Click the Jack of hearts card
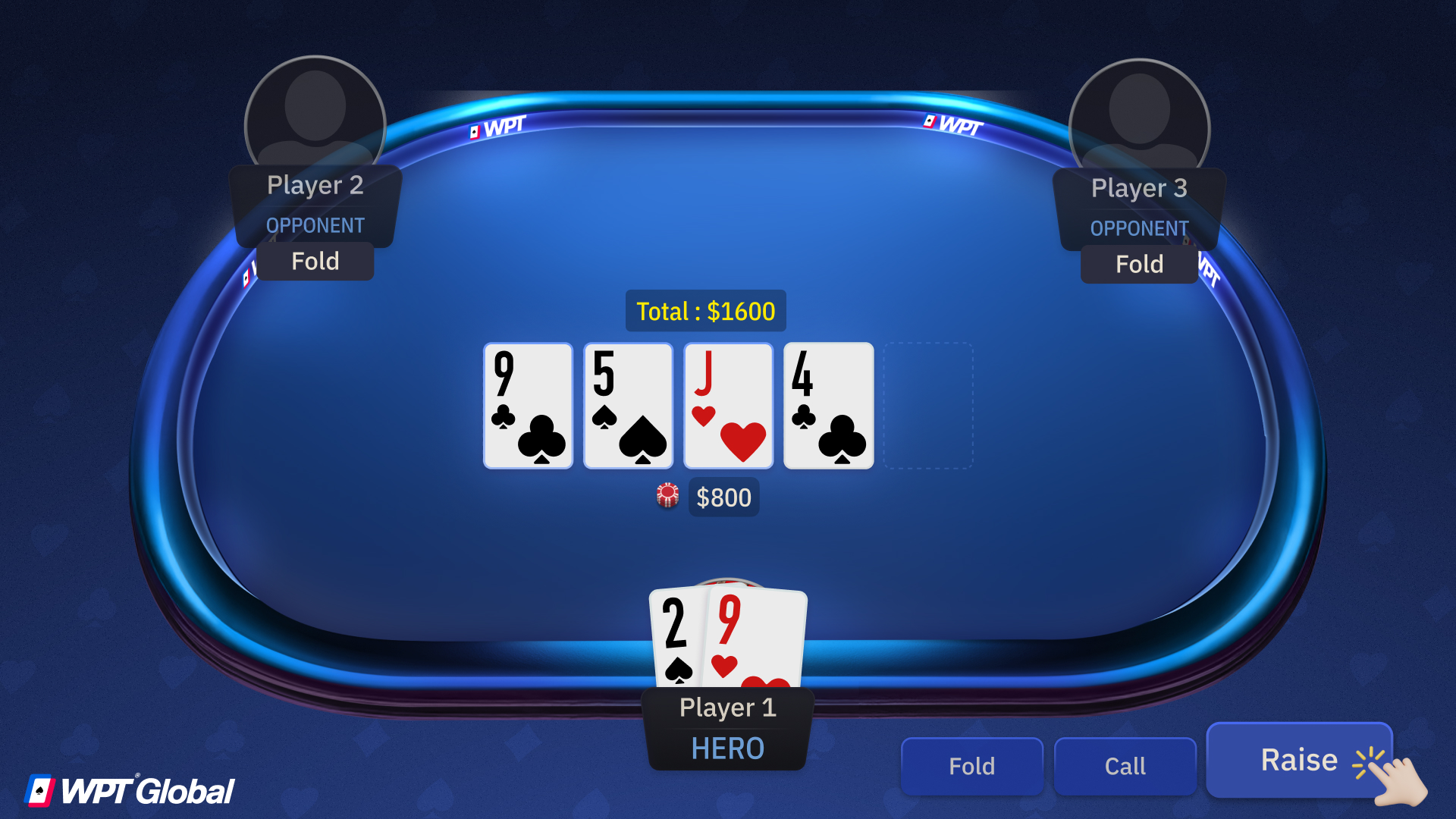The width and height of the screenshot is (1456, 819). point(727,406)
